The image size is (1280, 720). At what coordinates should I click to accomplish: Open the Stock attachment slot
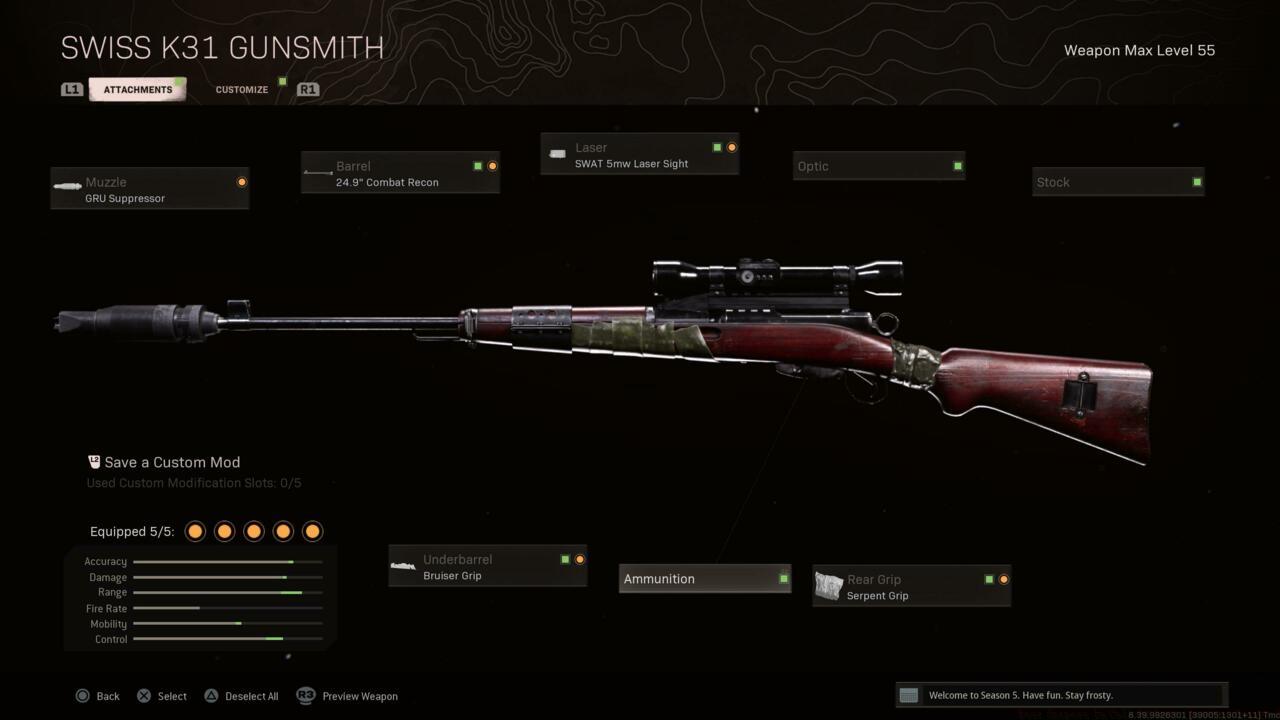pyautogui.click(x=1117, y=182)
